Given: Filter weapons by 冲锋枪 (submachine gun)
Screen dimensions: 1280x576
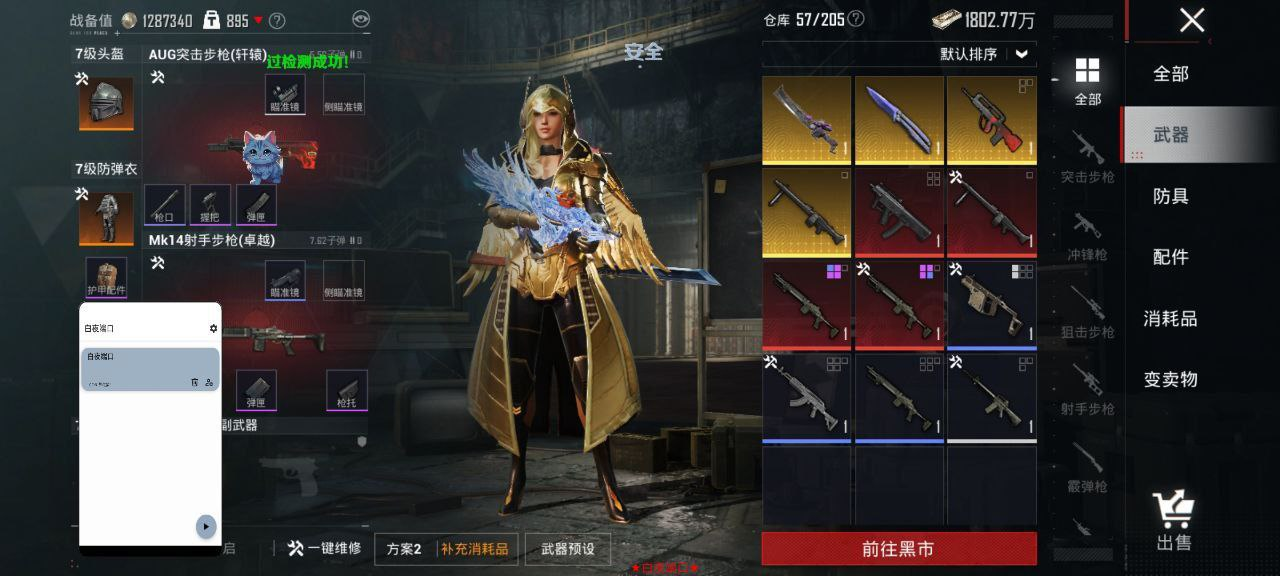Looking at the screenshot, I should [x=1087, y=235].
